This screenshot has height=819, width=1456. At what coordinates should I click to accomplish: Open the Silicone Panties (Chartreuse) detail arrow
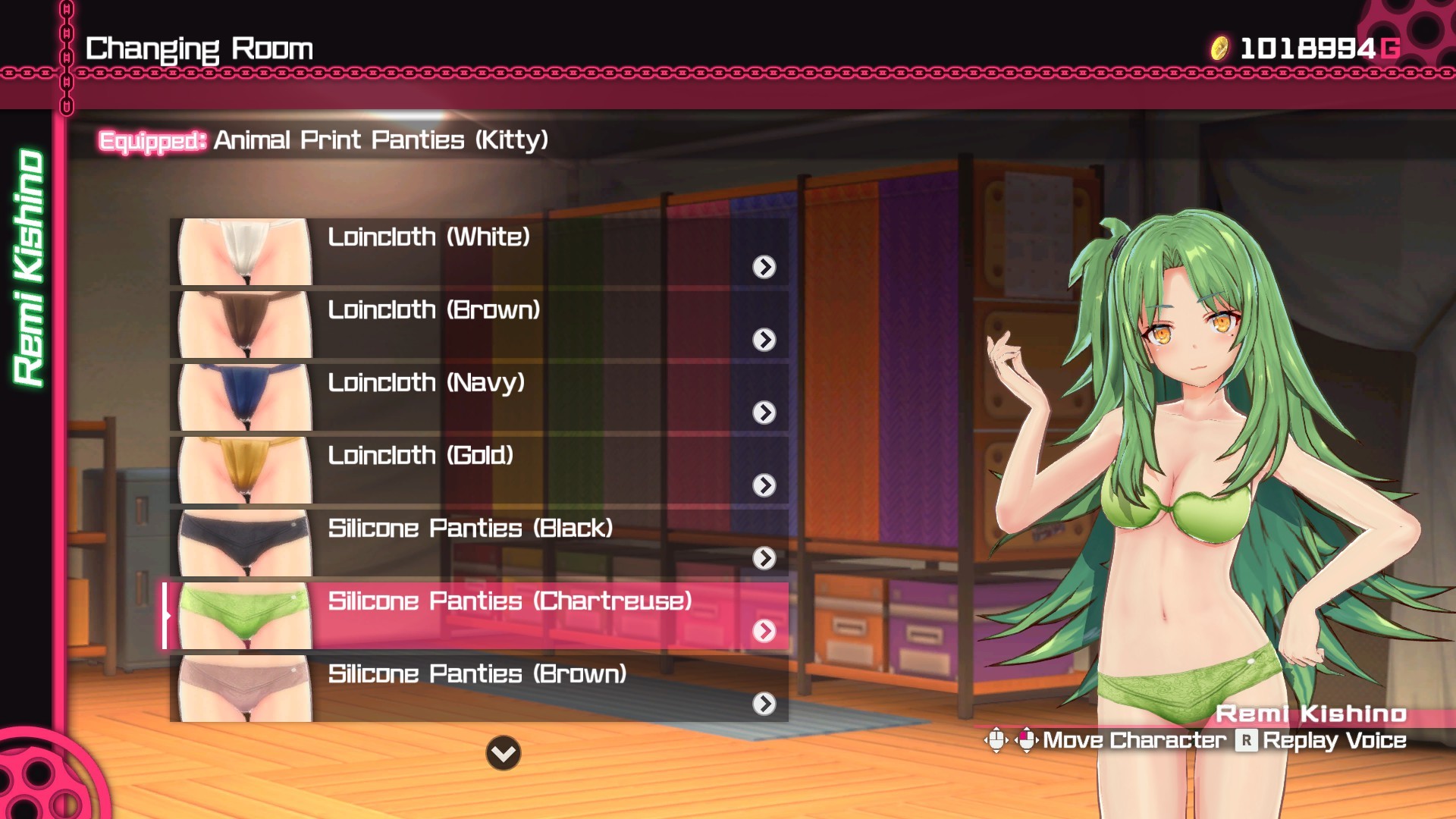[766, 632]
